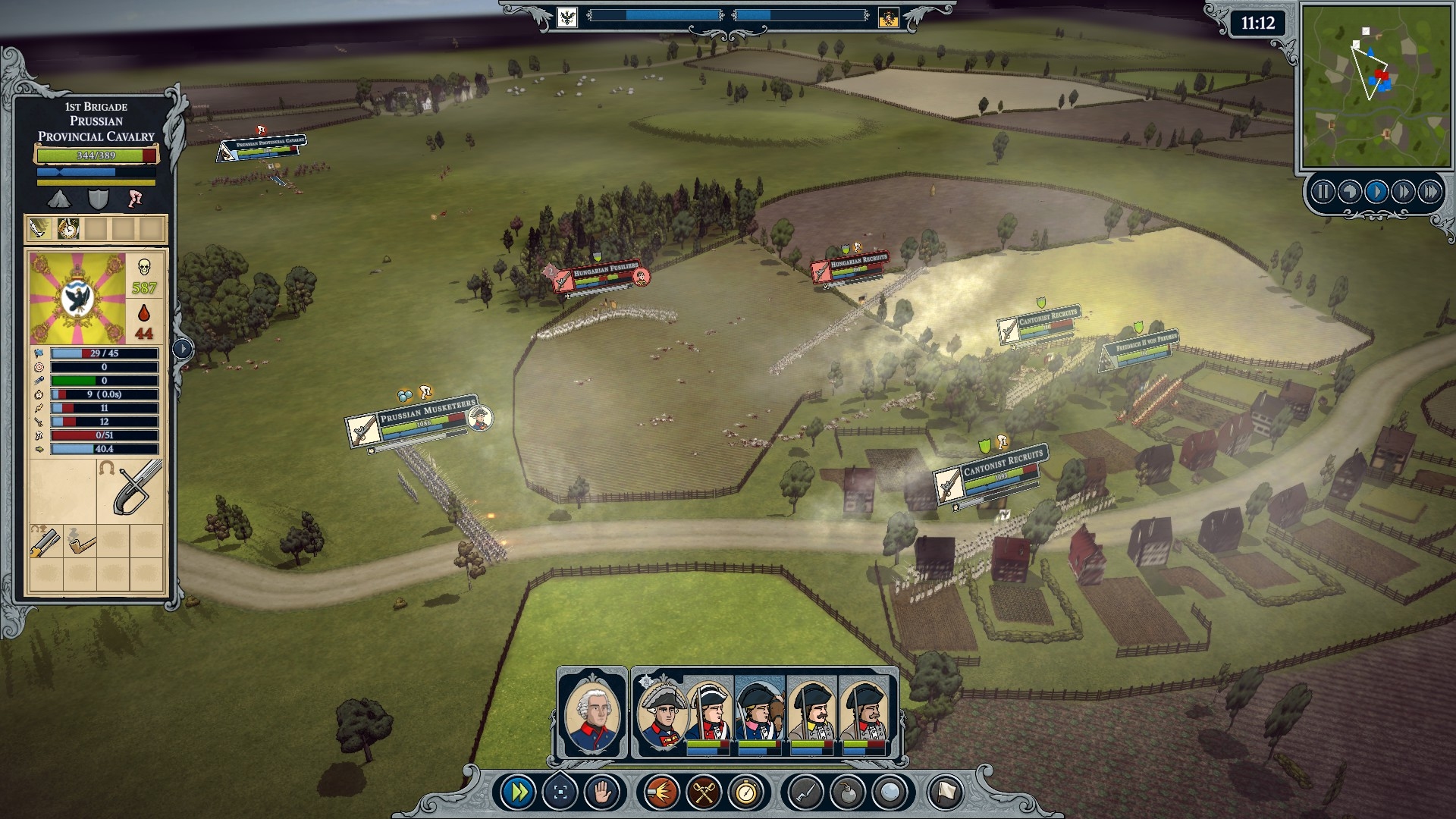This screenshot has height=819, width=1456.
Task: Collapse the unit info panel with arrow
Action: 183,349
